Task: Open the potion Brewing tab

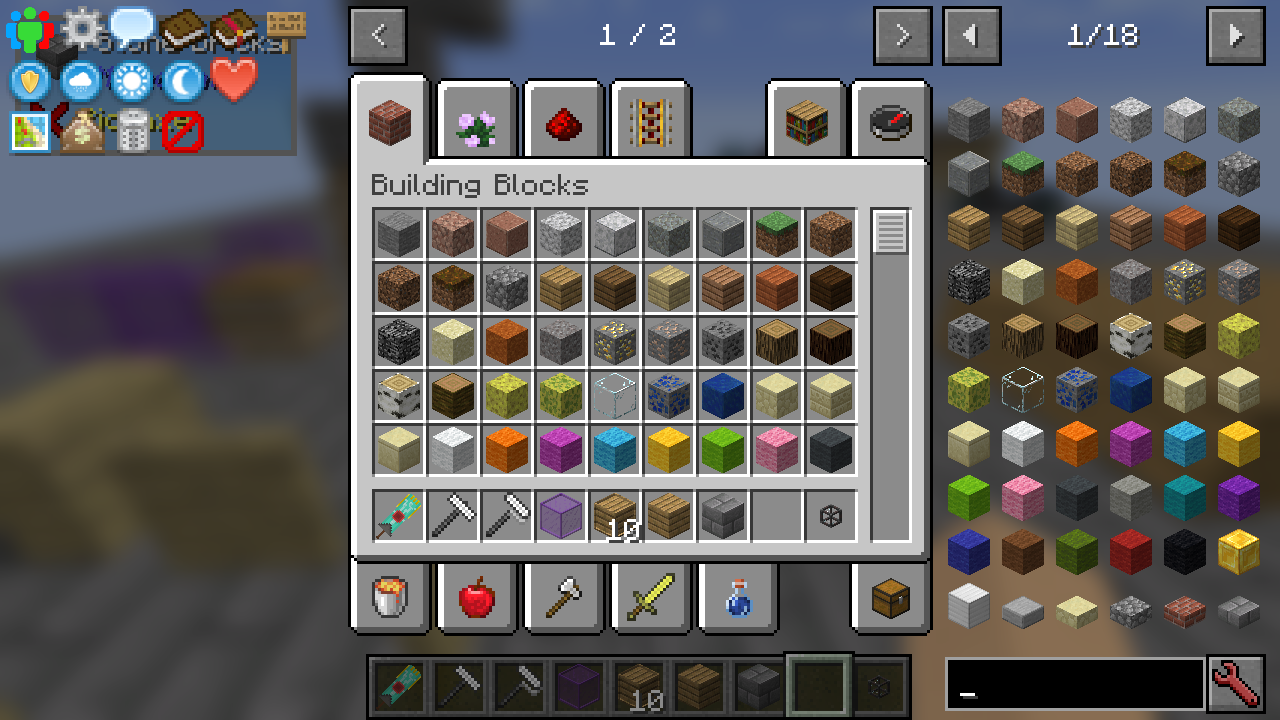Action: [x=737, y=597]
